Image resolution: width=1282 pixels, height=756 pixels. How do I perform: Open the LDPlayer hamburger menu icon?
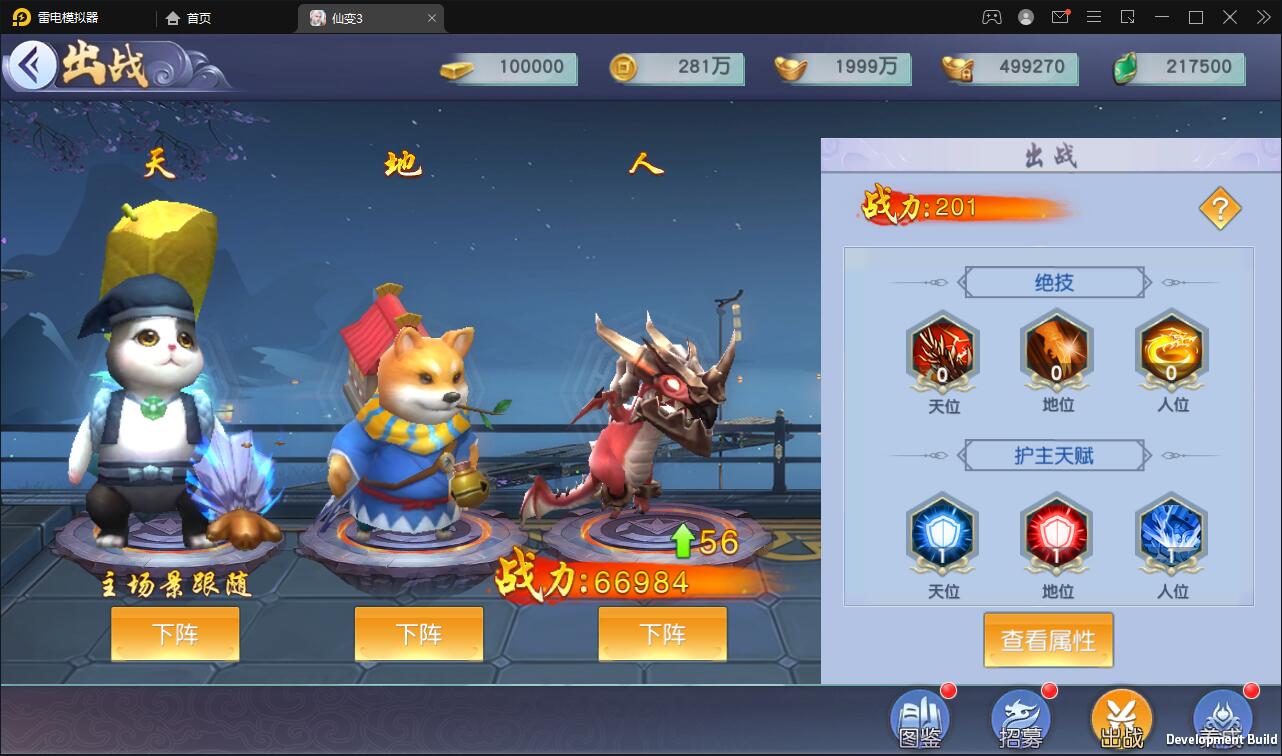(x=1094, y=17)
